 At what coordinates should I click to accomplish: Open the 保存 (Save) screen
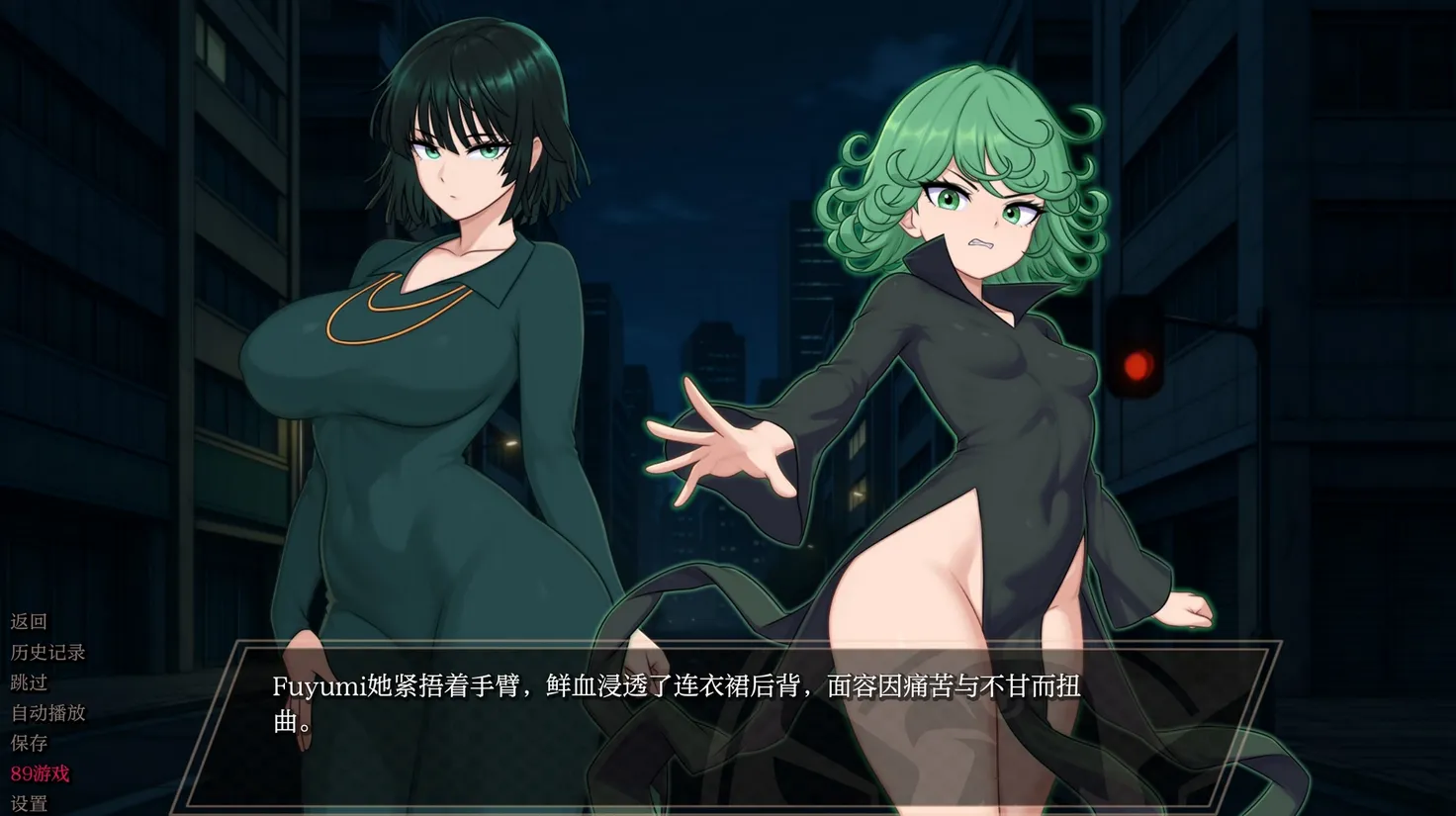tap(29, 743)
